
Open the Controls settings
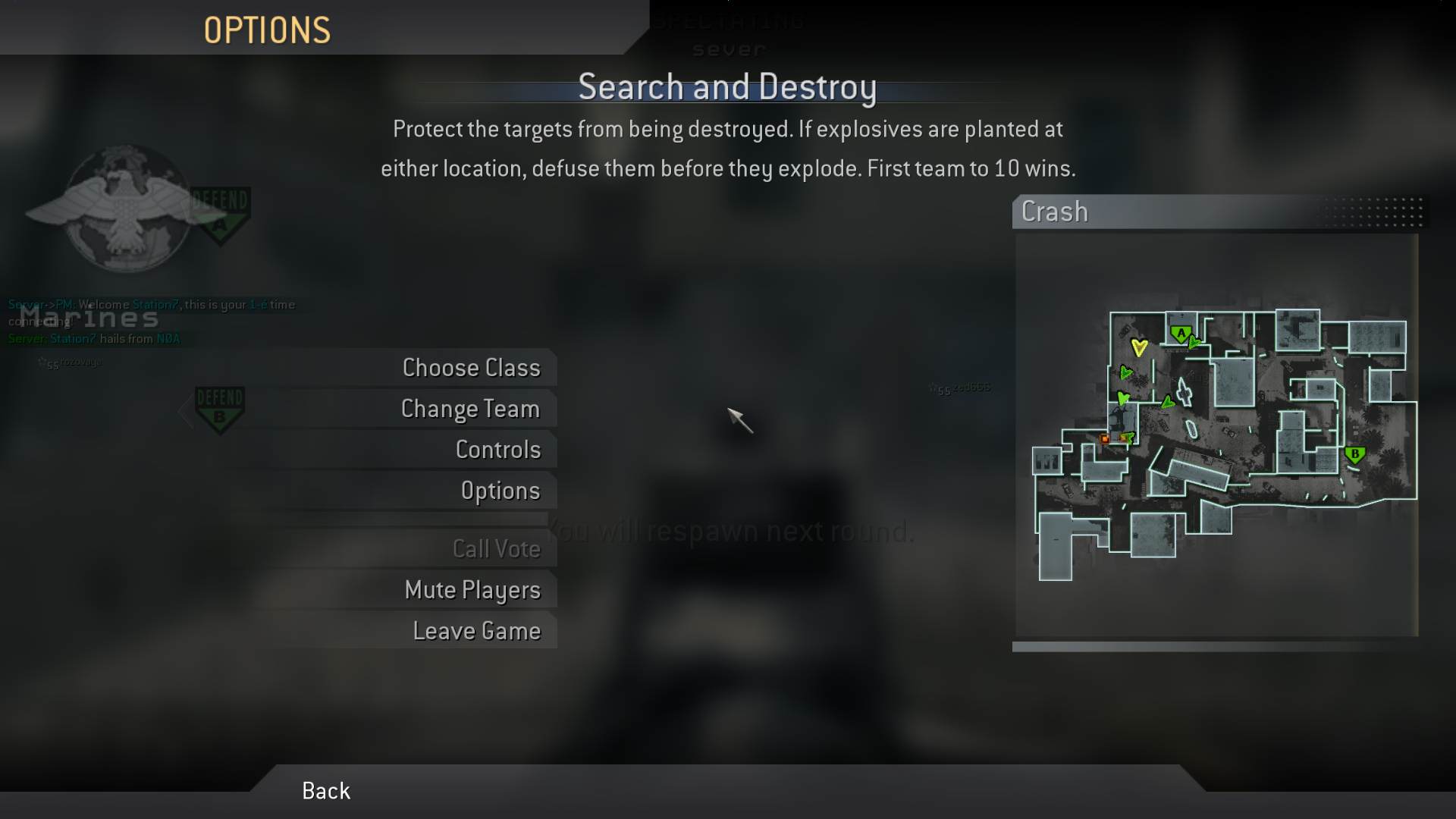click(498, 449)
